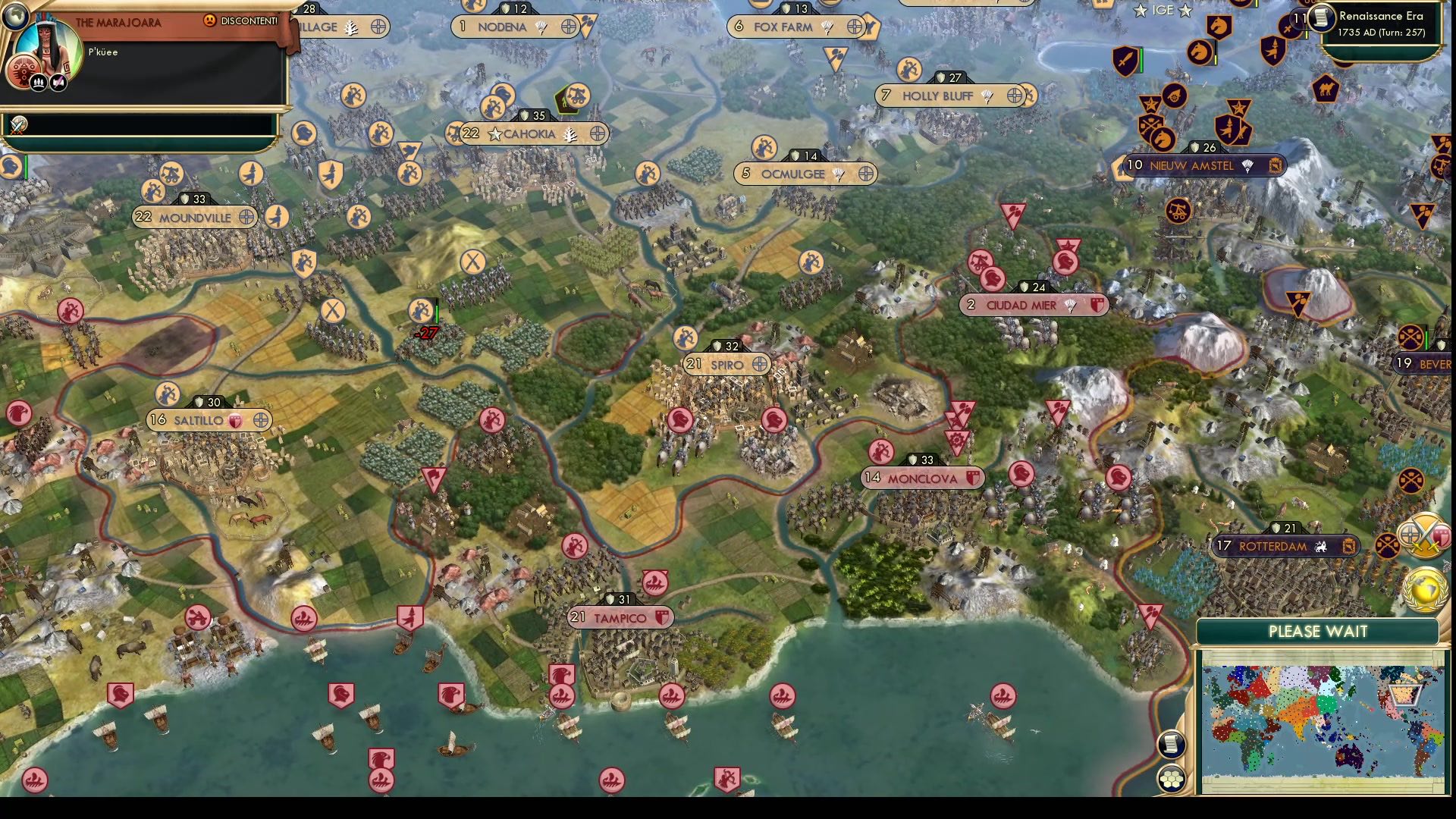The image size is (1456, 819).
Task: Click the DISCONTENT unhappy face indicator
Action: tap(210, 21)
